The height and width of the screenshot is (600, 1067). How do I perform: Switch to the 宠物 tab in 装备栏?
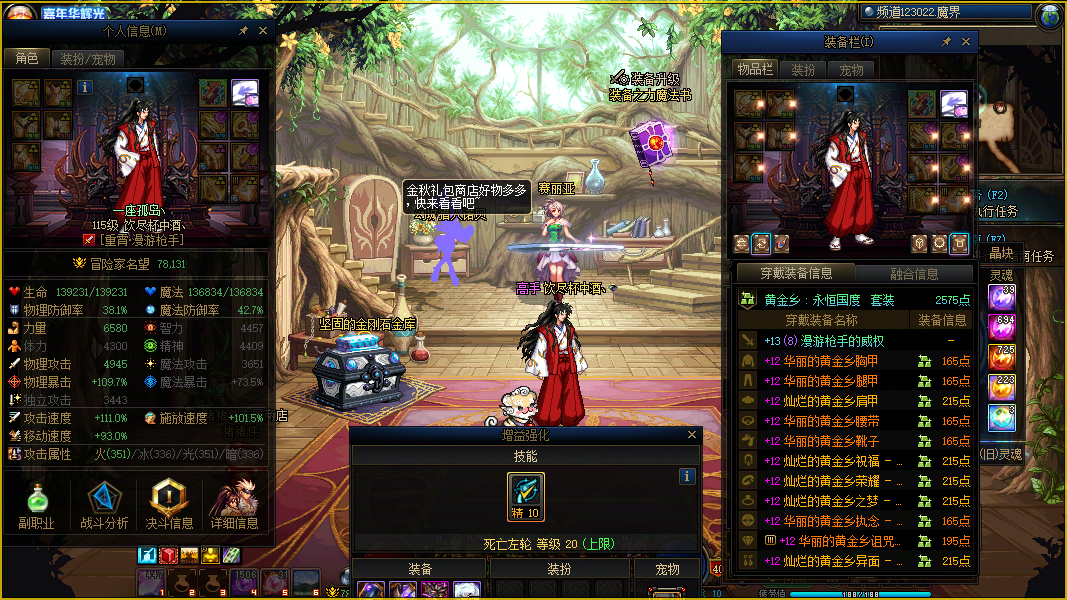click(851, 70)
